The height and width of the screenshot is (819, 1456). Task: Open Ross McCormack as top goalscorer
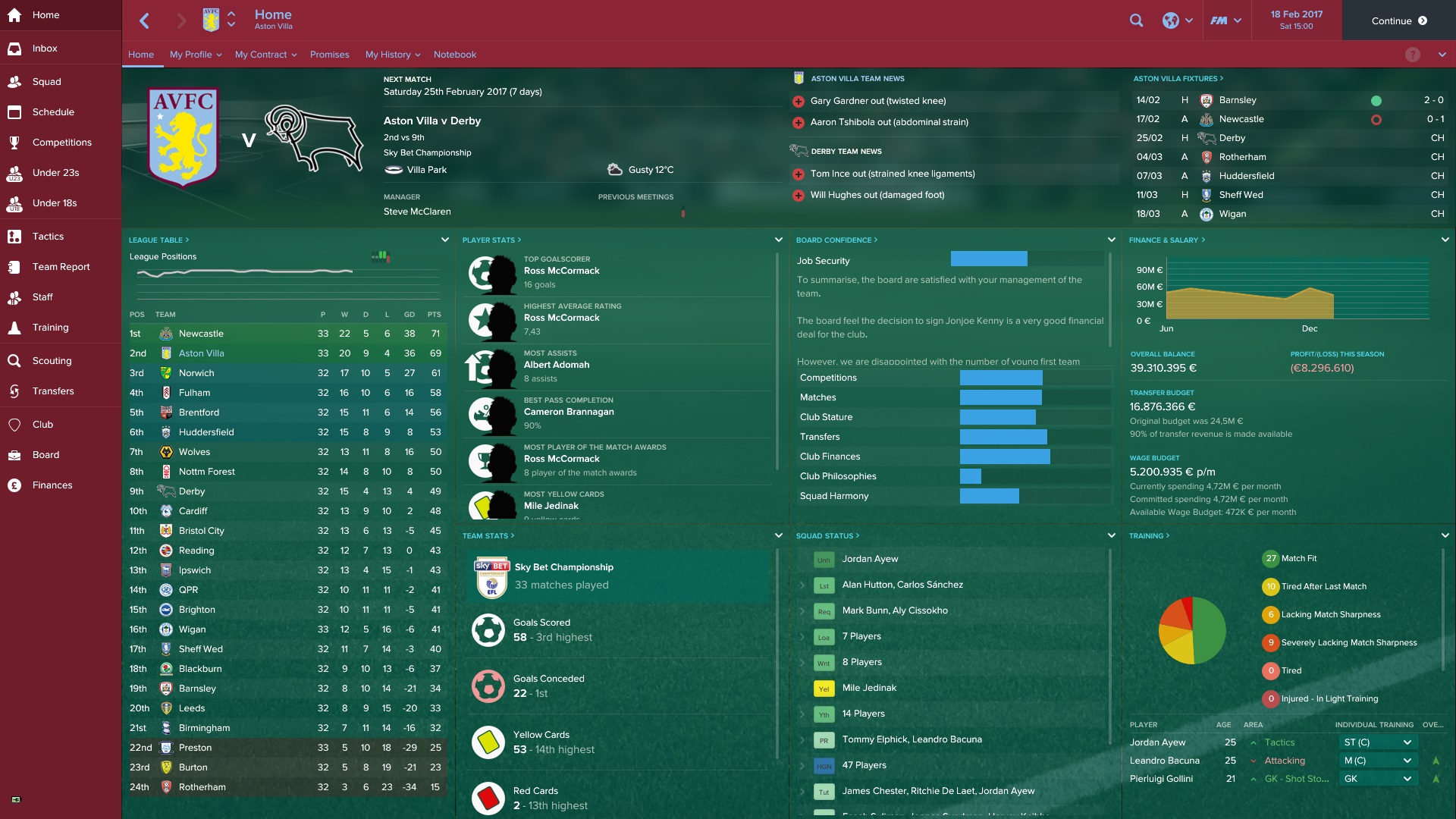click(x=561, y=271)
